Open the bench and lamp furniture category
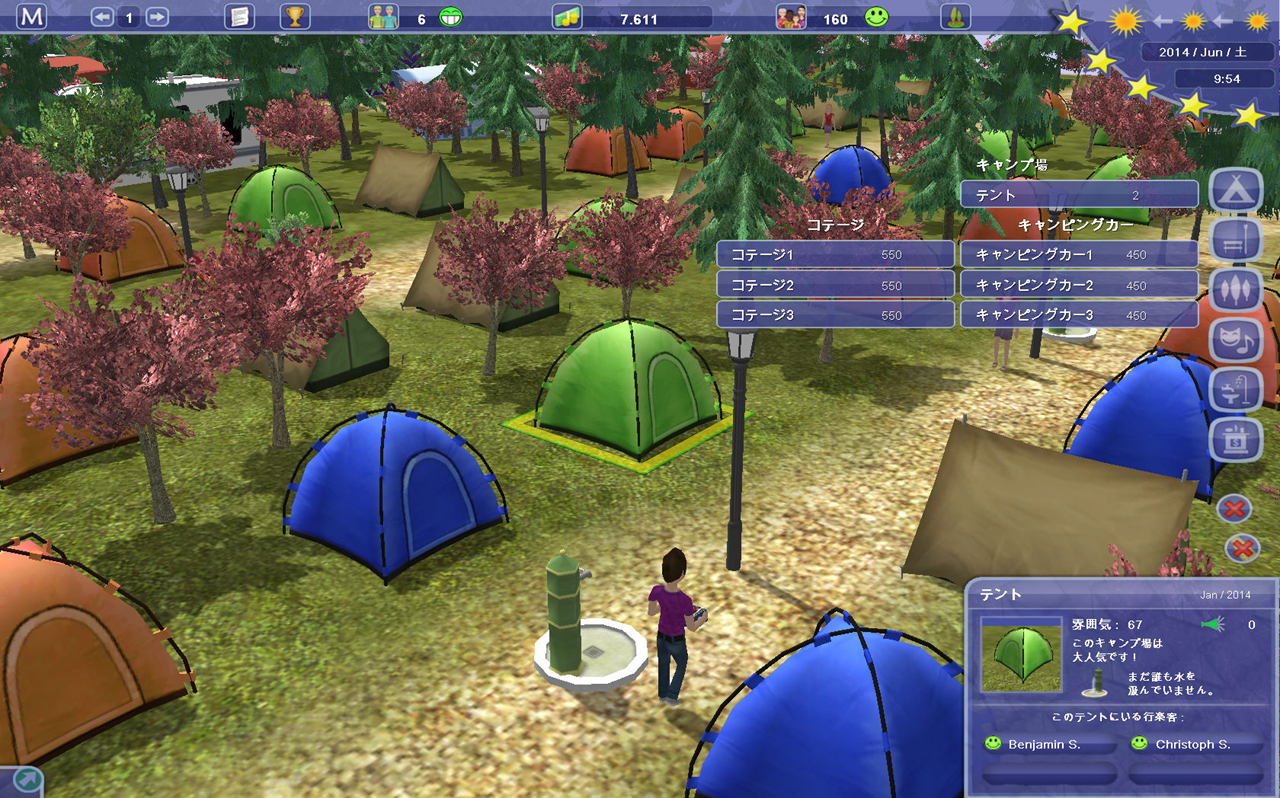The width and height of the screenshot is (1280, 798). click(1236, 241)
